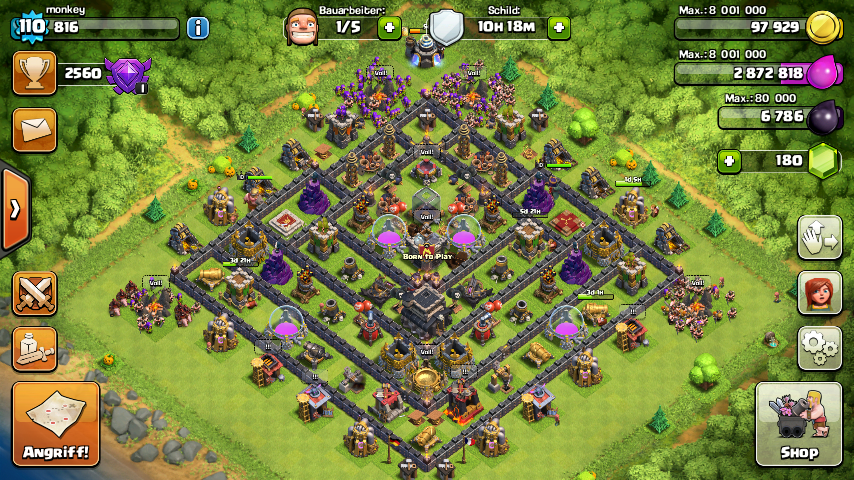Open the army training overview button
This screenshot has width=854, height=480.
(x=34, y=348)
